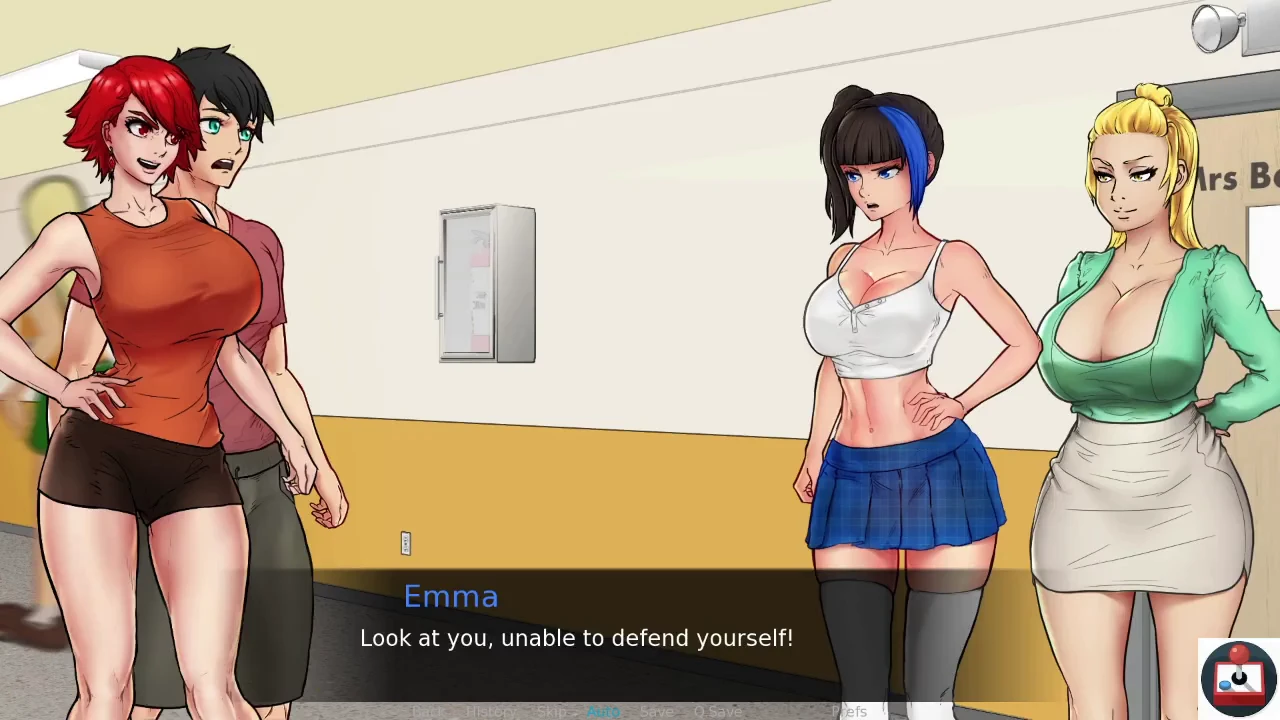Open the dialogue History log

(491, 711)
